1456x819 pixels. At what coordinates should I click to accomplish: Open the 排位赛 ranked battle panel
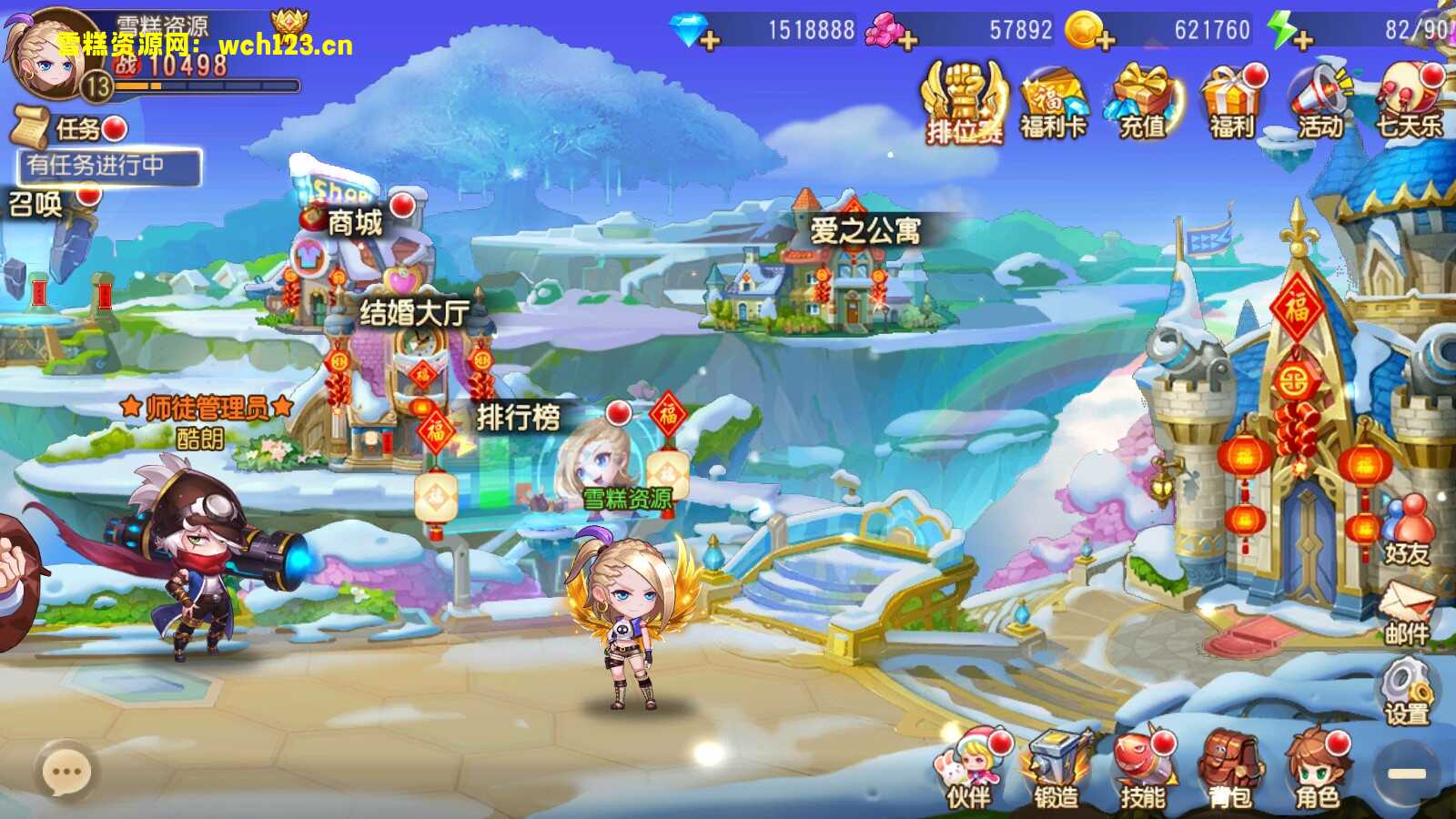coord(963,100)
